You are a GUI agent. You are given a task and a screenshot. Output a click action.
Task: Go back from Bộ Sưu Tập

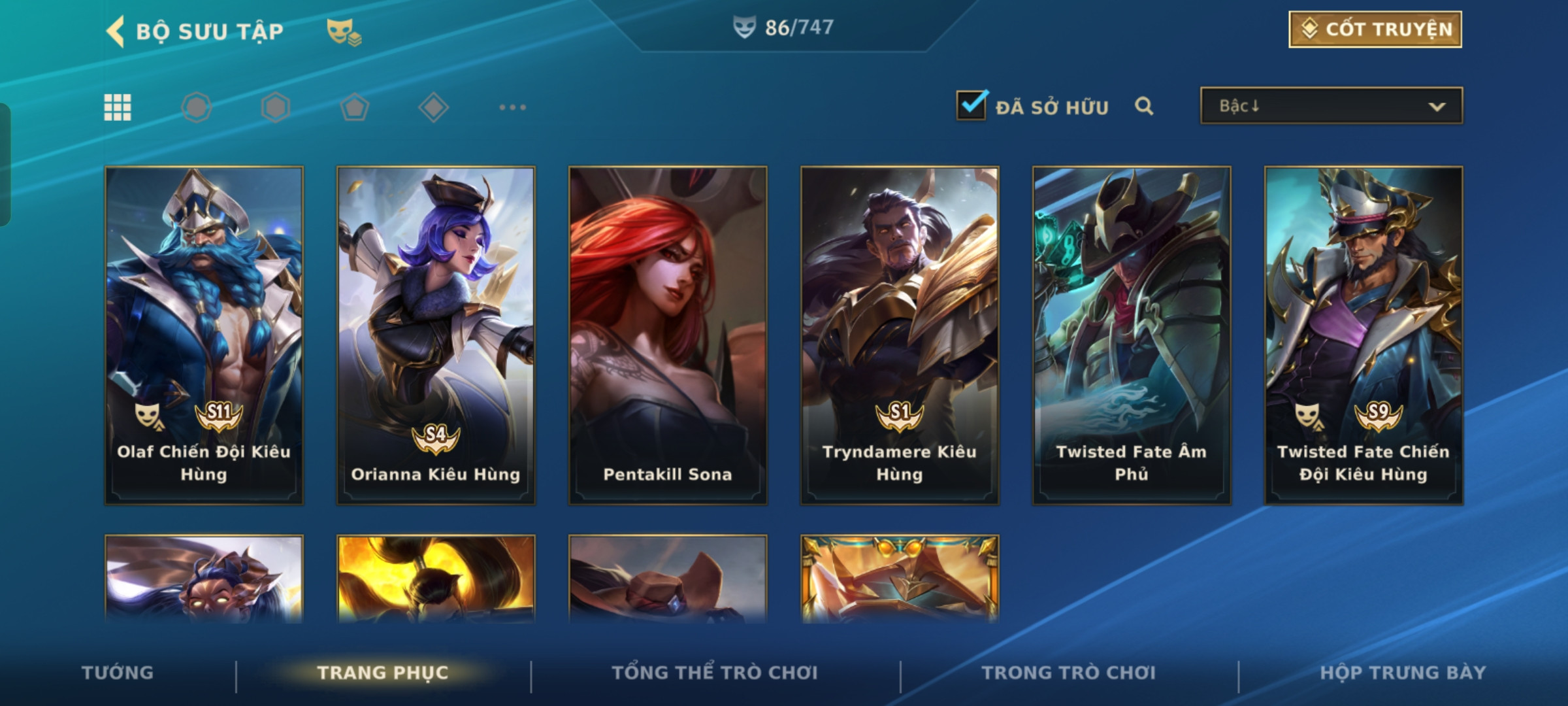coord(116,31)
